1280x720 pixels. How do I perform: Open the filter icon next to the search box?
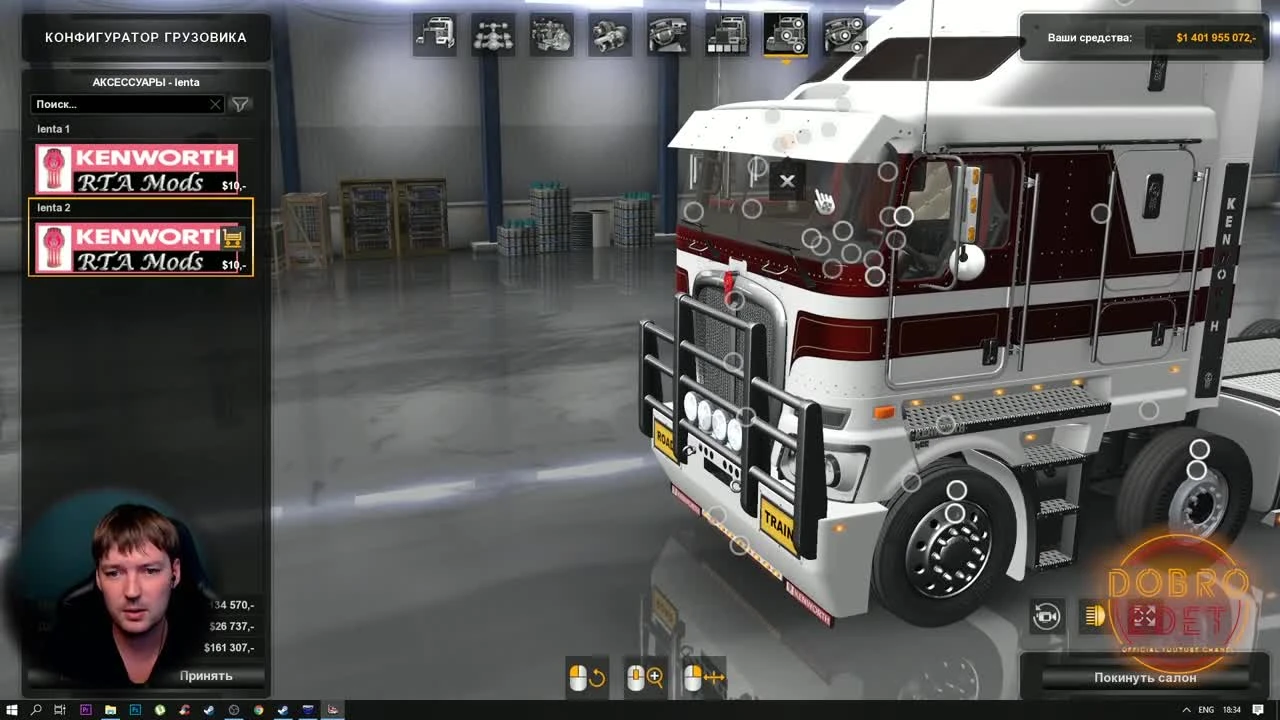coord(239,104)
